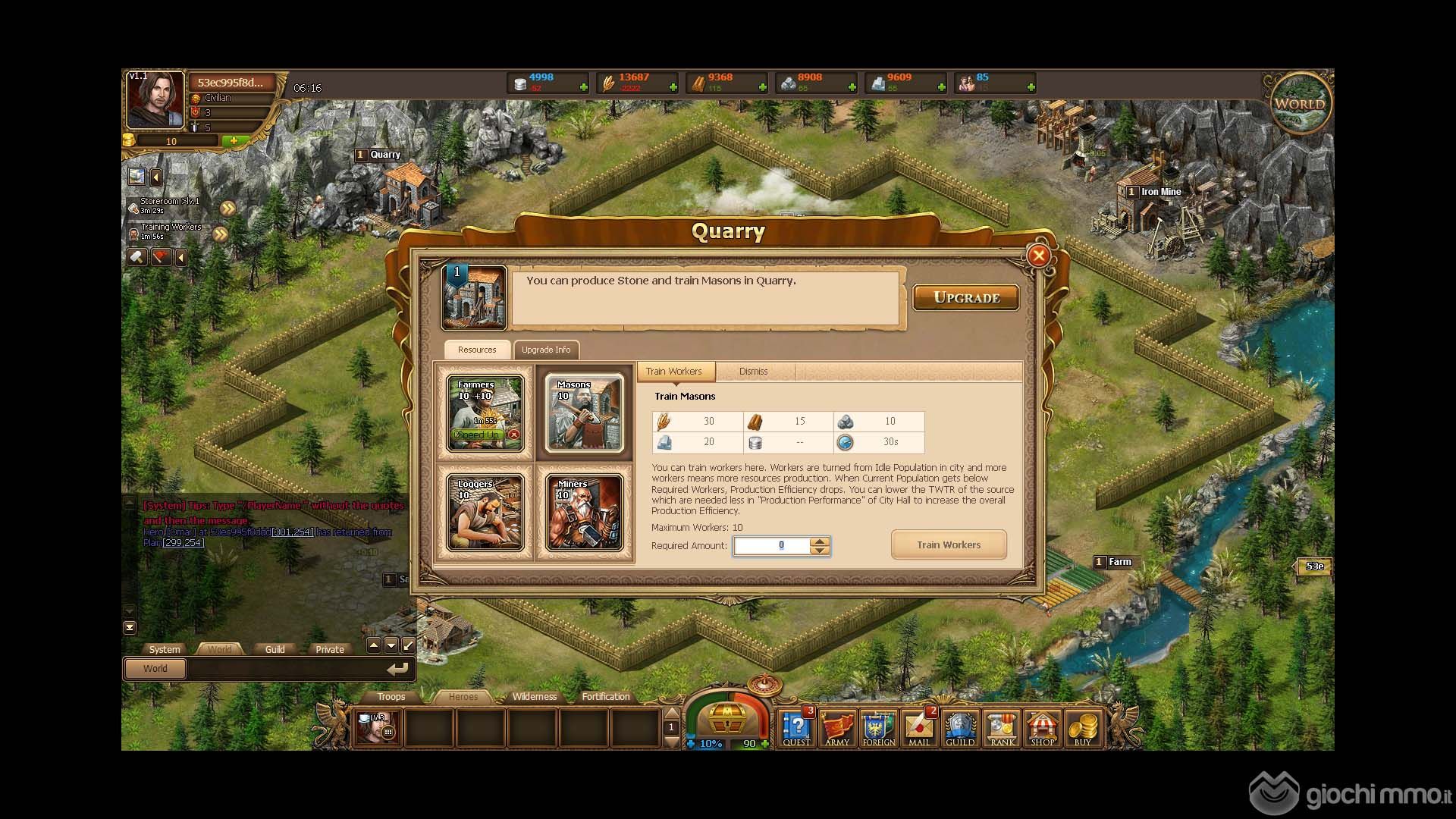Close the Quarry window
The height and width of the screenshot is (819, 1456).
(1039, 256)
